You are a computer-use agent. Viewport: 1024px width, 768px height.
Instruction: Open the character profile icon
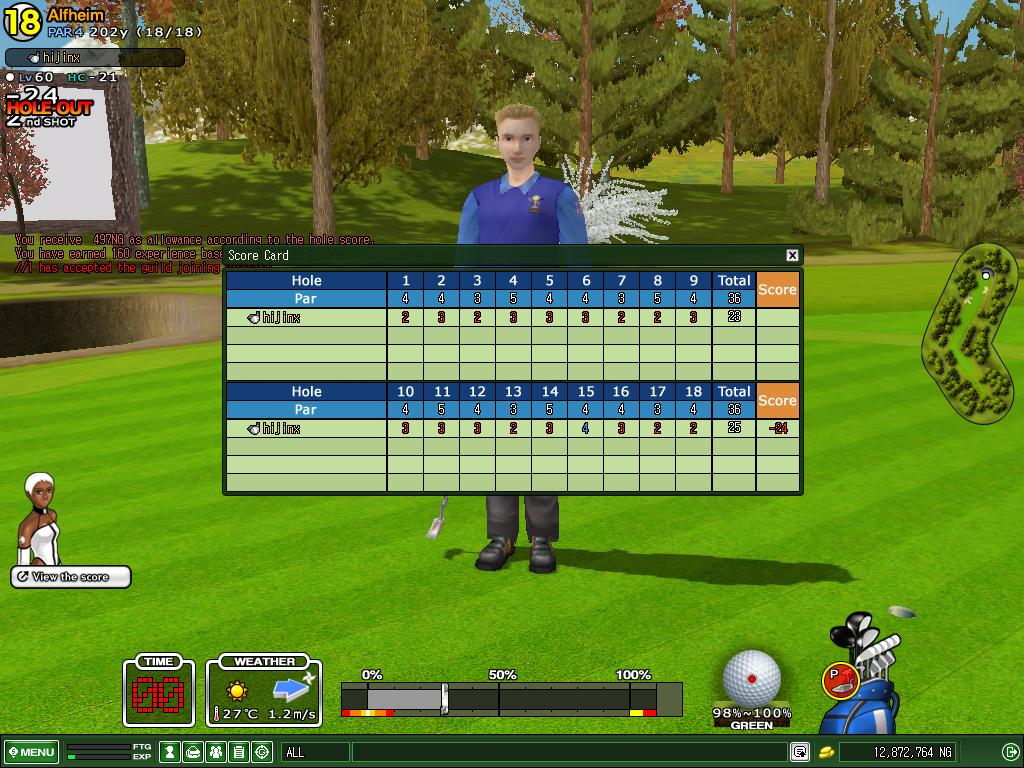171,752
